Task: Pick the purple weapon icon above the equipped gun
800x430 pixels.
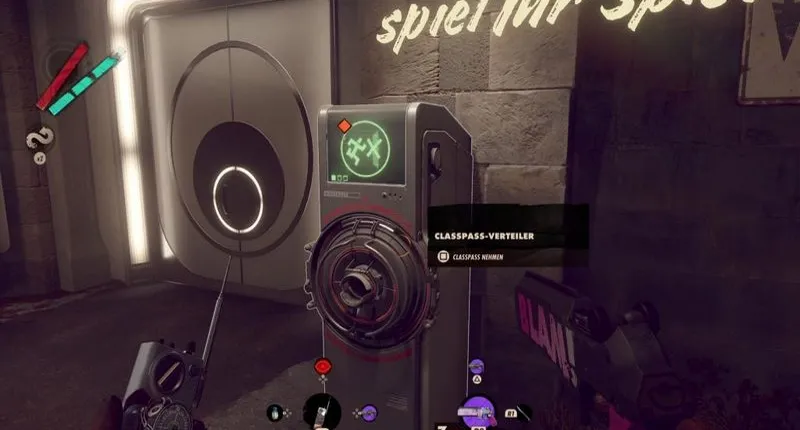Action: [x=478, y=367]
